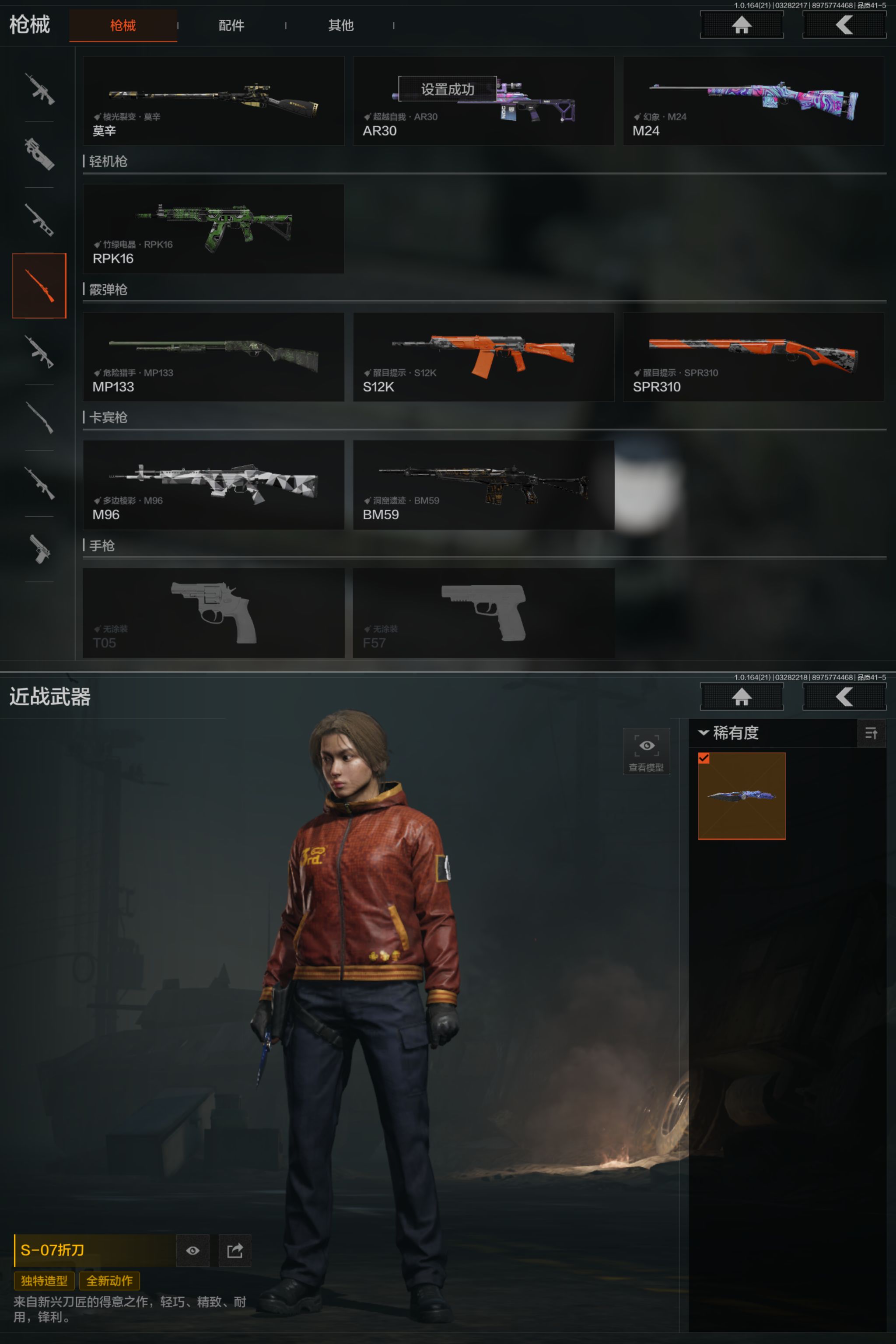The width and height of the screenshot is (896, 1344).
Task: Switch to the 配件 tab
Action: 231,25
